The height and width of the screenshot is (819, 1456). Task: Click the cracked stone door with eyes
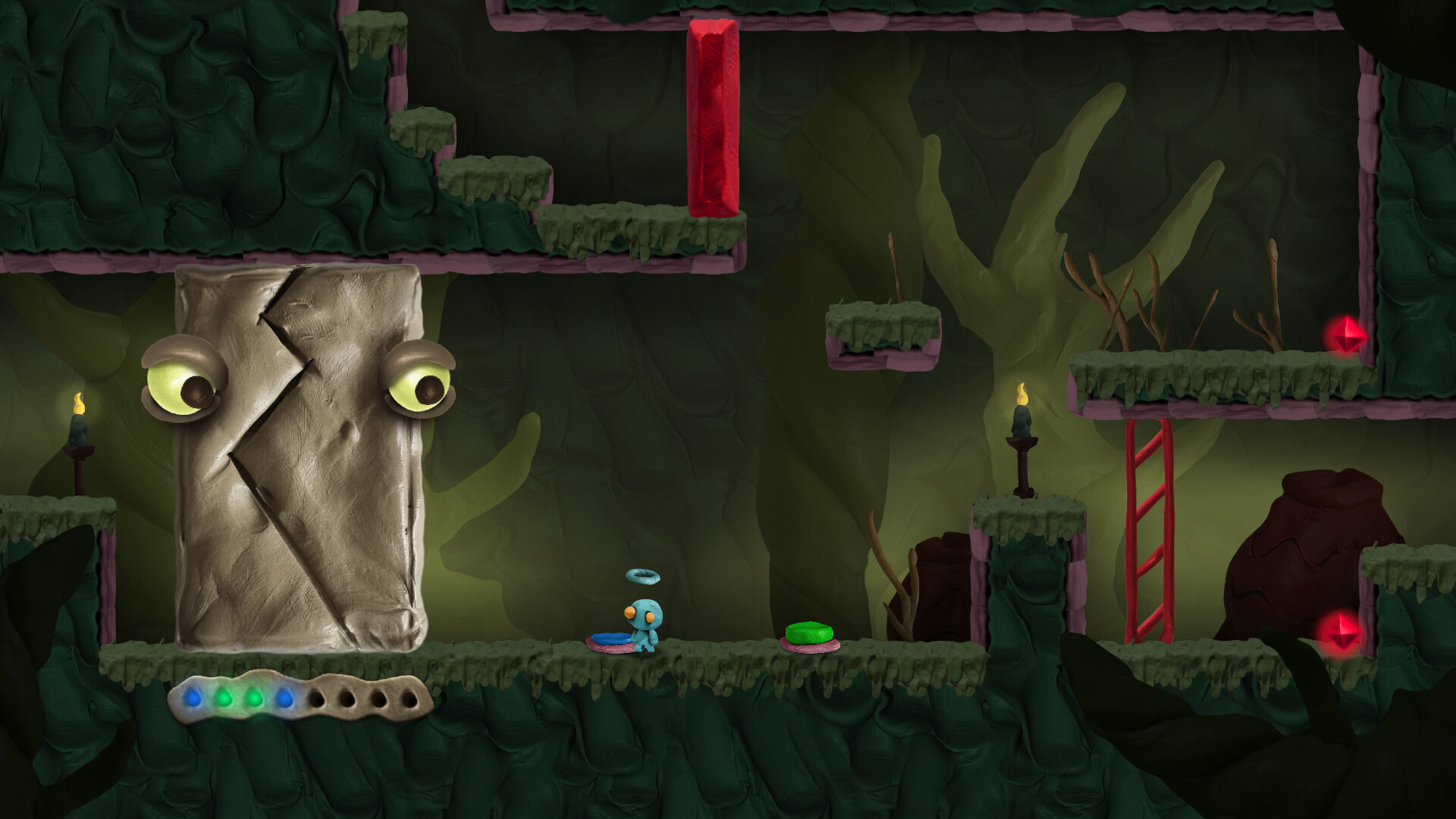303,455
